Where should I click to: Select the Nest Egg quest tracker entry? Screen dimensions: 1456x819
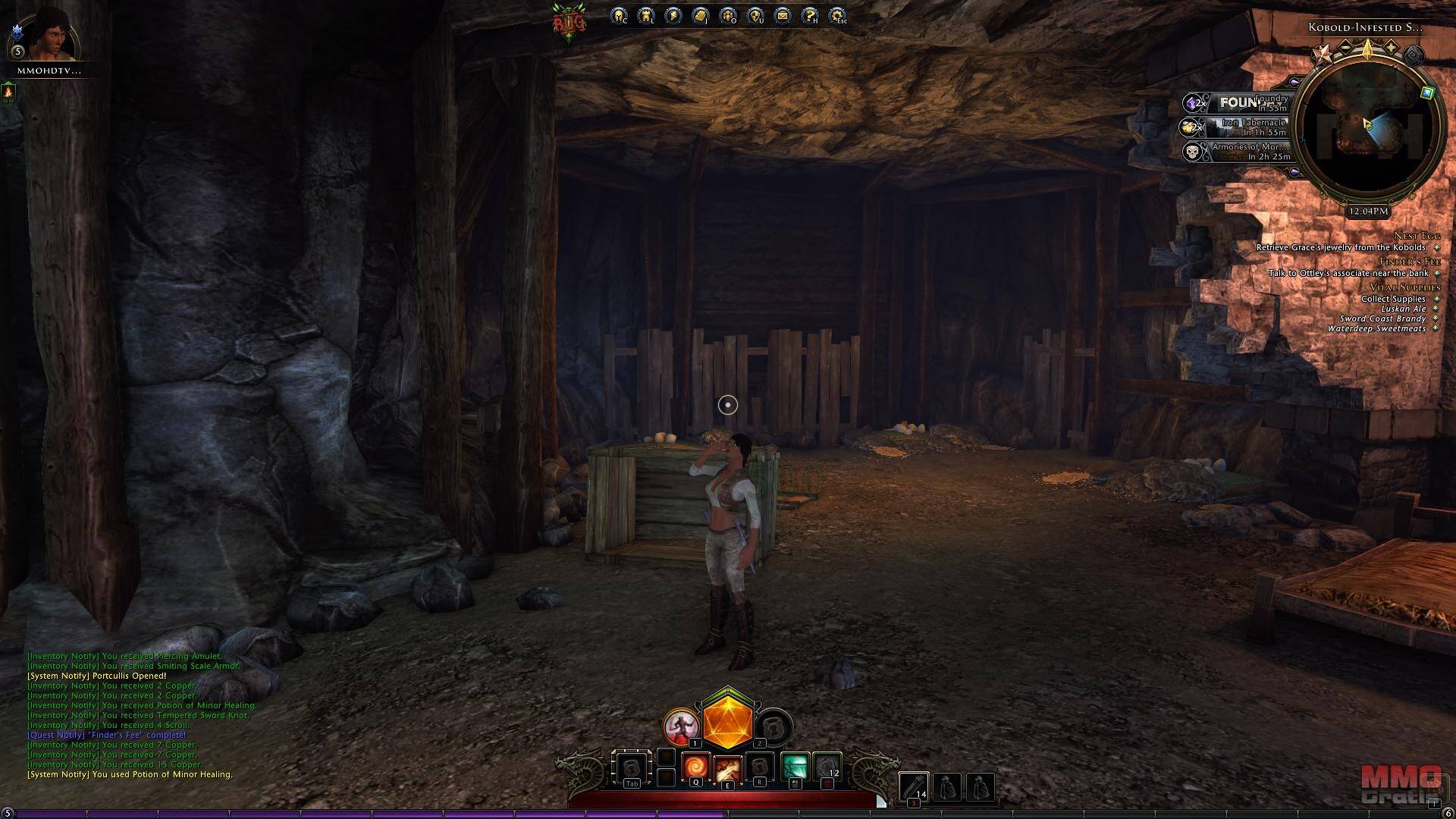tap(1417, 236)
